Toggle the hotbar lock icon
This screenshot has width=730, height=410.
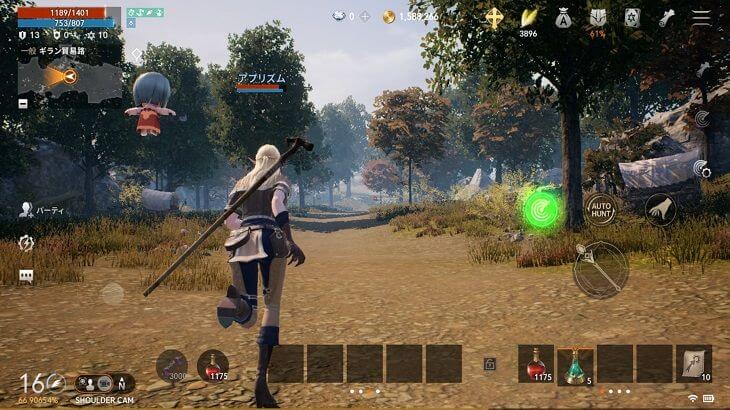[x=490, y=365]
